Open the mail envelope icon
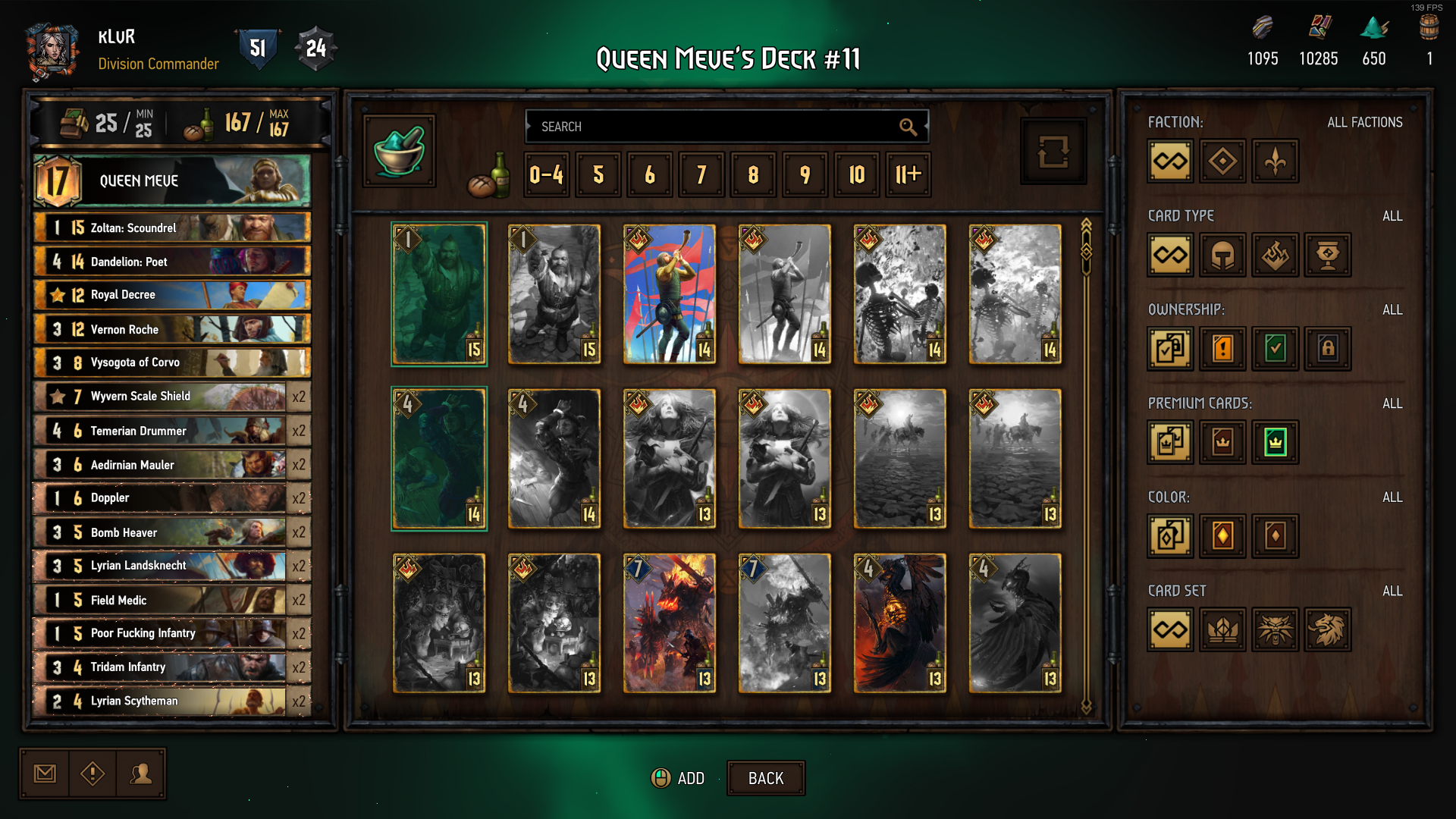 tap(45, 773)
